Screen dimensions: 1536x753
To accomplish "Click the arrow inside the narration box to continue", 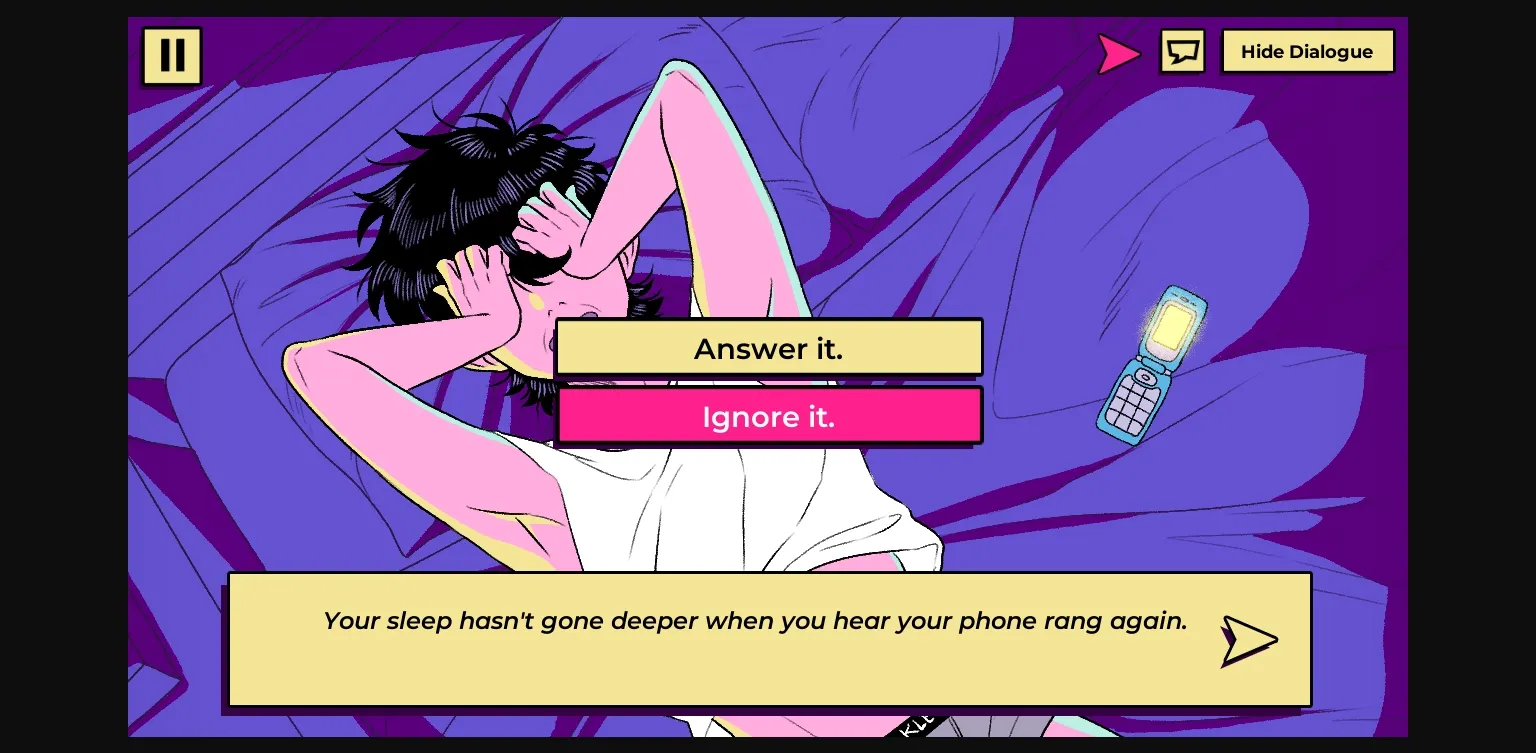I will tap(1246, 640).
